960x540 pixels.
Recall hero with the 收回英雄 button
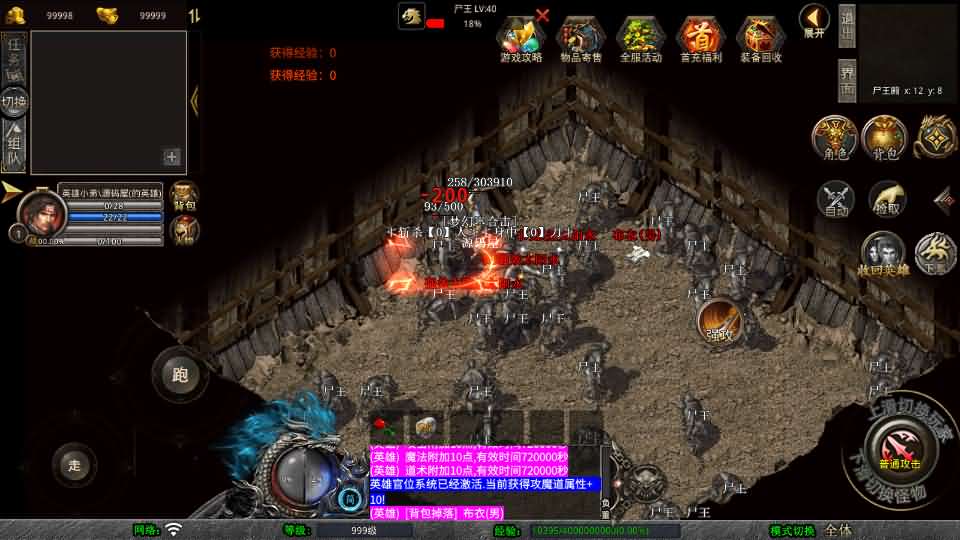click(x=883, y=254)
